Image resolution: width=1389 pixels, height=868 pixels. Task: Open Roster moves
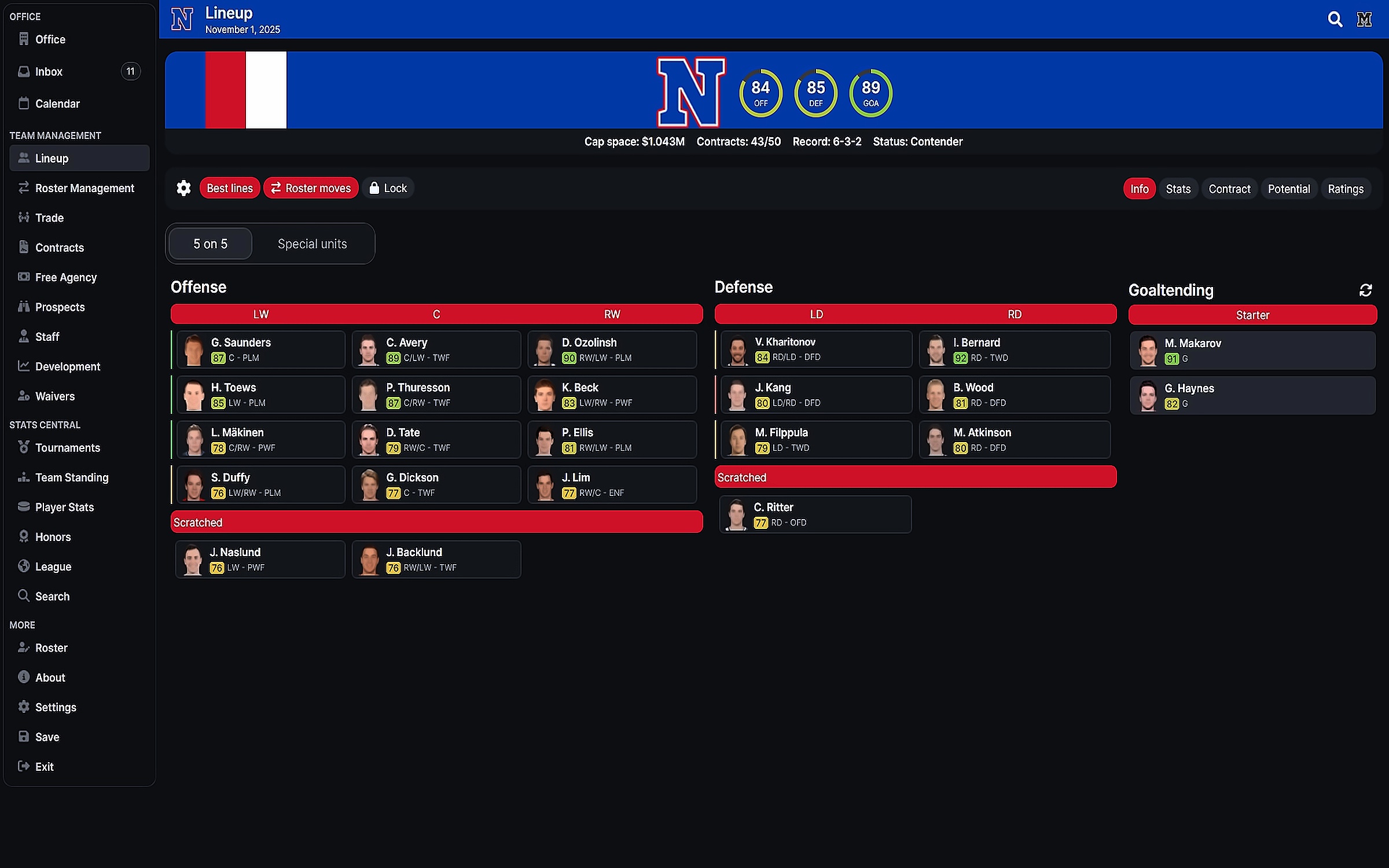point(311,188)
